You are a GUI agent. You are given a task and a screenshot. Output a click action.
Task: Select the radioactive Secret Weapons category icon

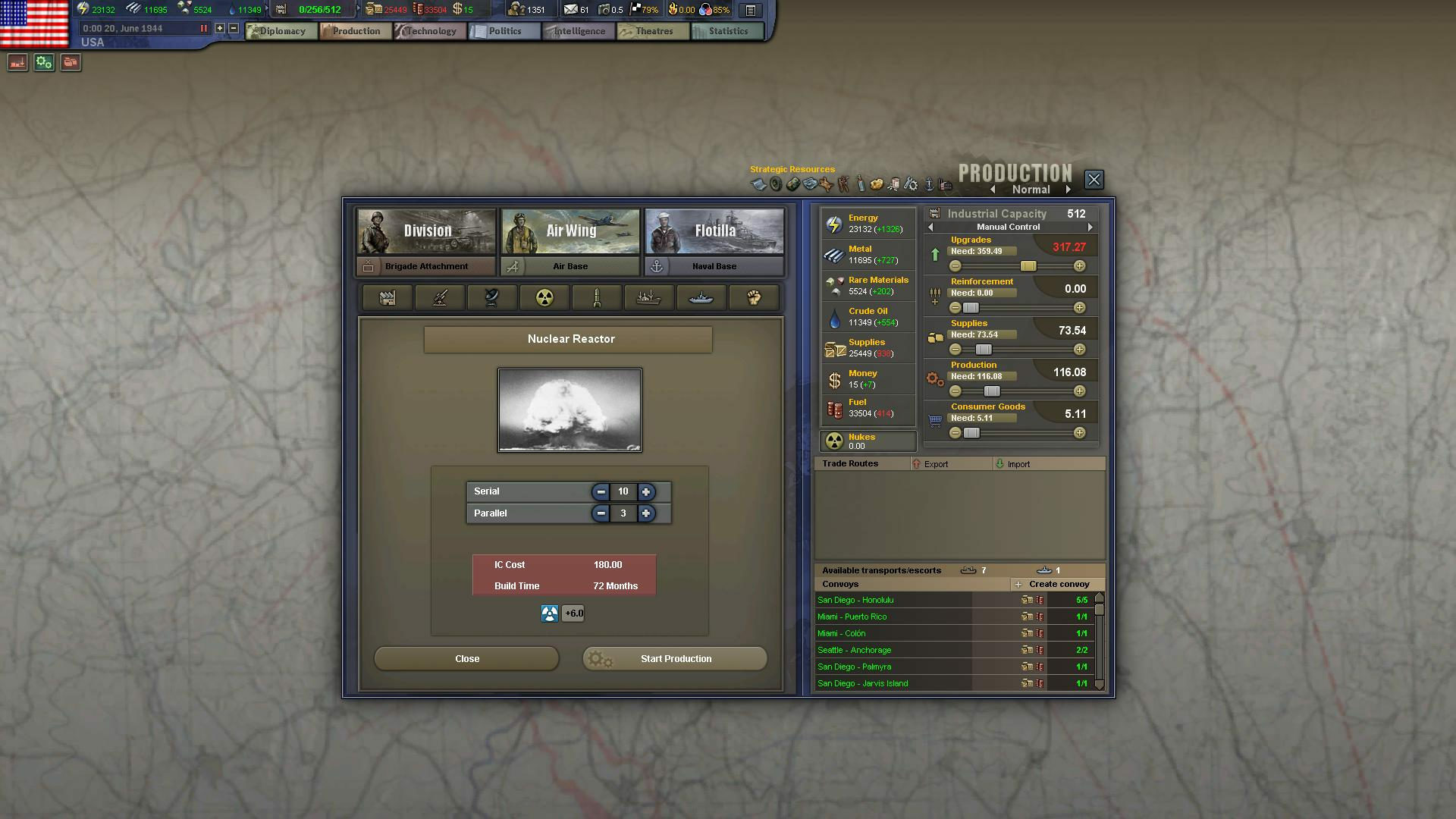[544, 297]
